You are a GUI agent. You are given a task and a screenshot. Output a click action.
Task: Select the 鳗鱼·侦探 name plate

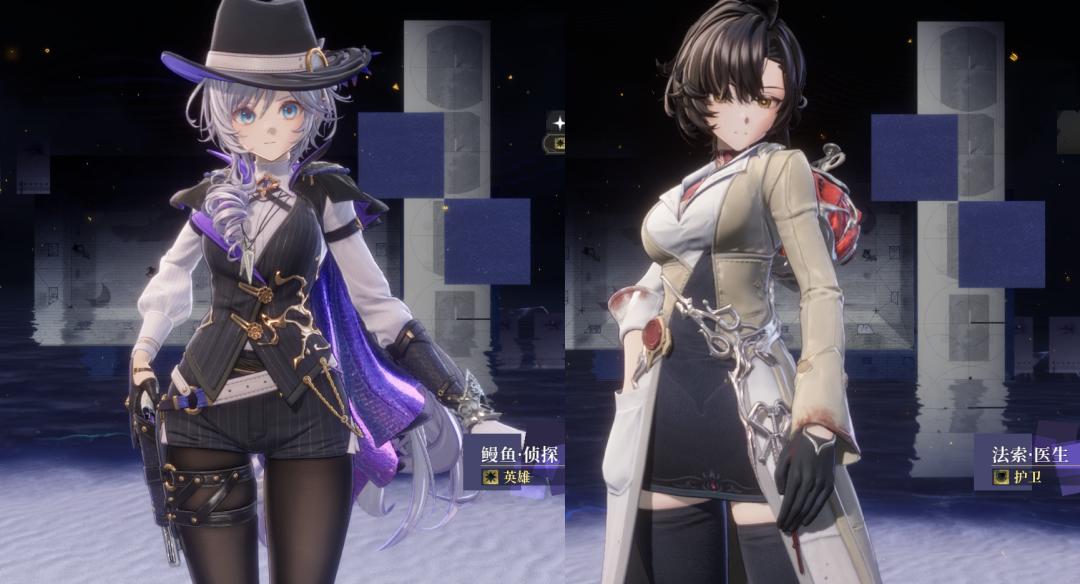pos(518,455)
